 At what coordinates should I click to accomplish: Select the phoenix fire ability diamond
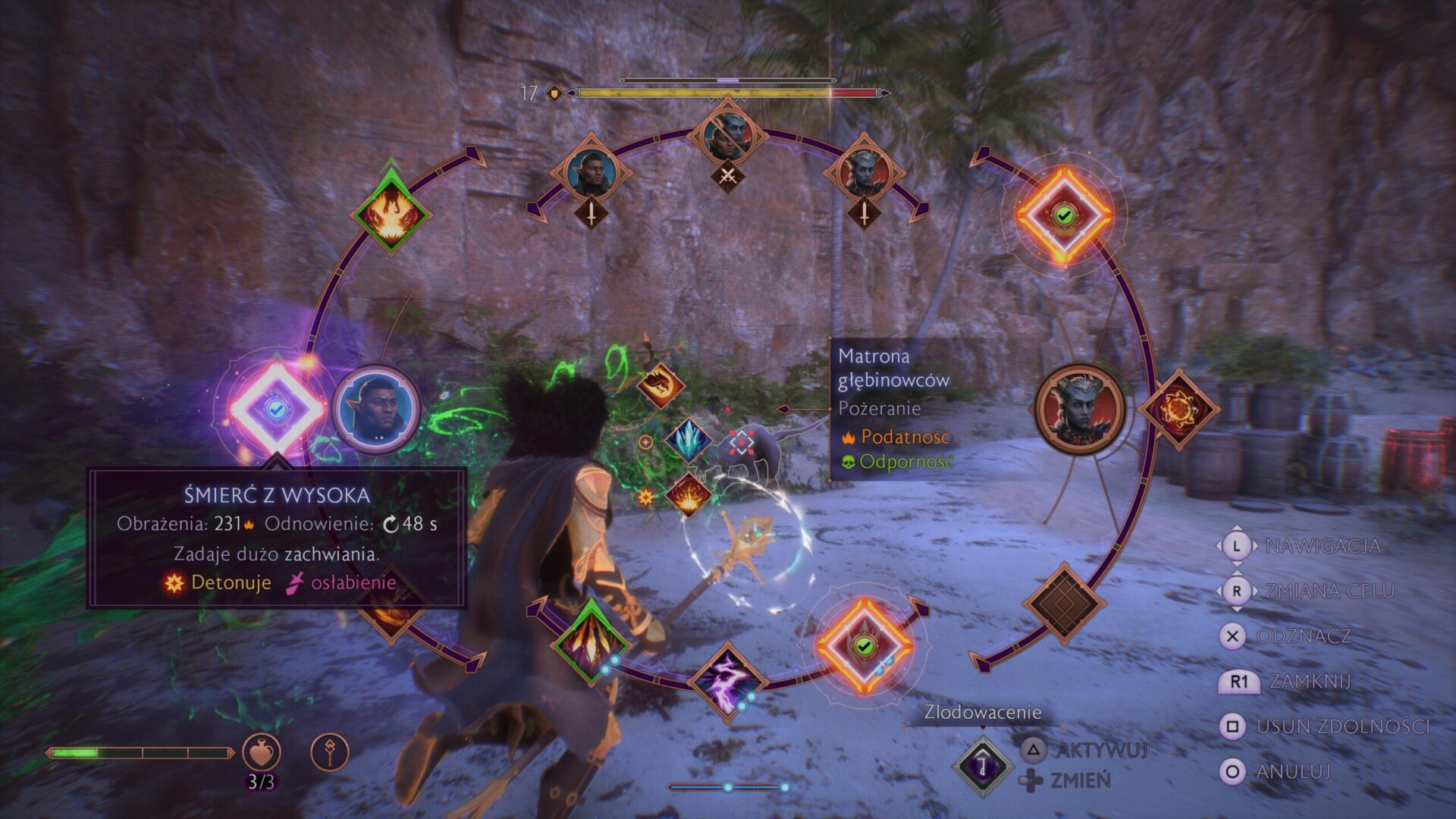click(x=391, y=213)
